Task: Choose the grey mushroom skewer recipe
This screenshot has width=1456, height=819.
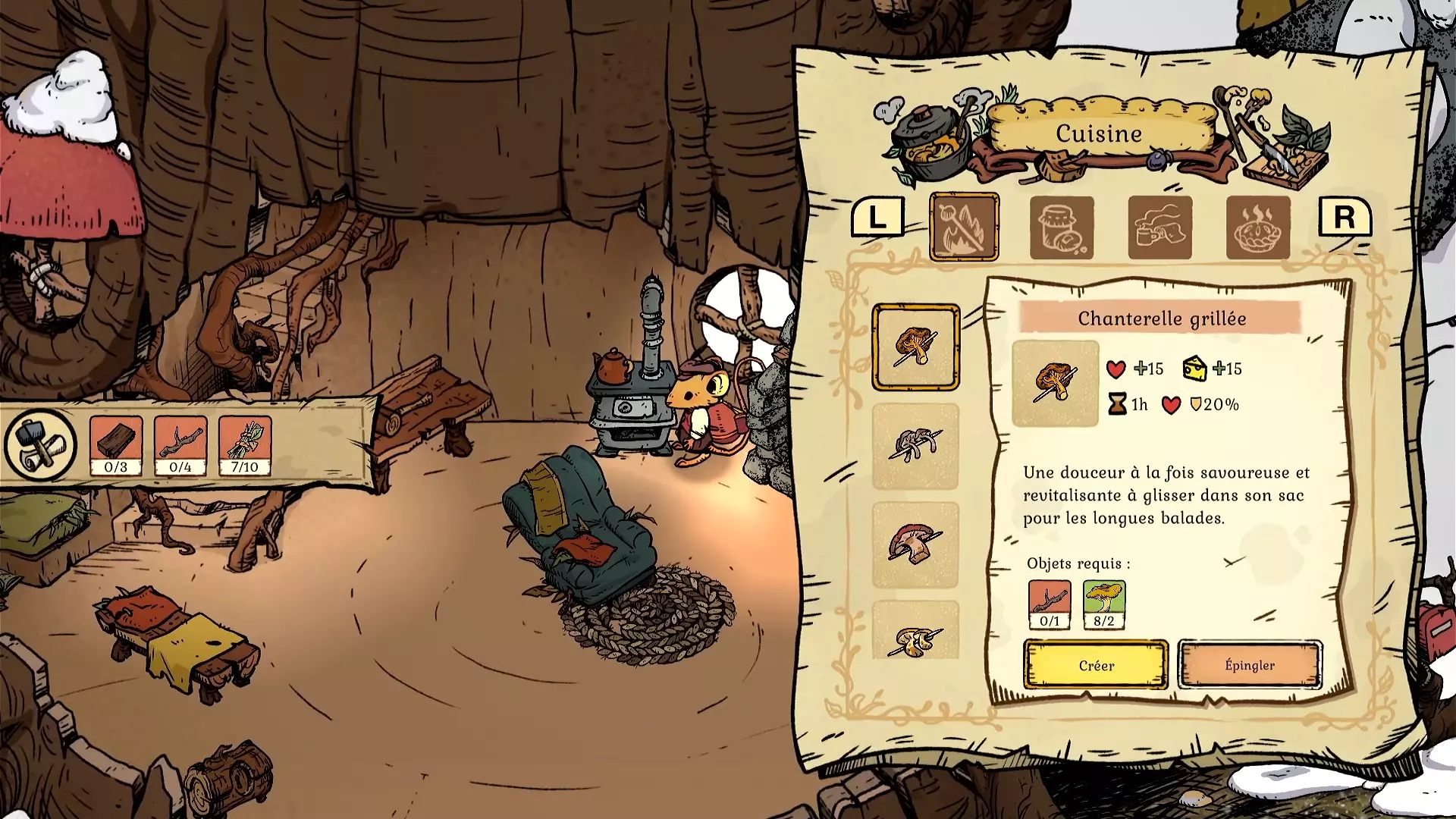Action: pyautogui.click(x=915, y=446)
